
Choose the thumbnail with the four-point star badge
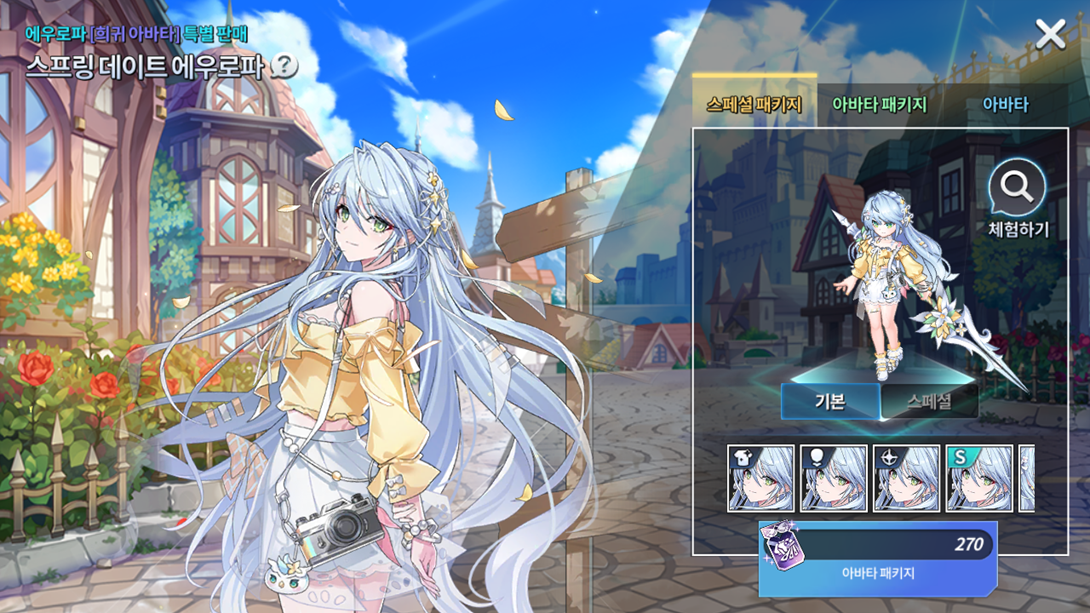(x=907, y=479)
